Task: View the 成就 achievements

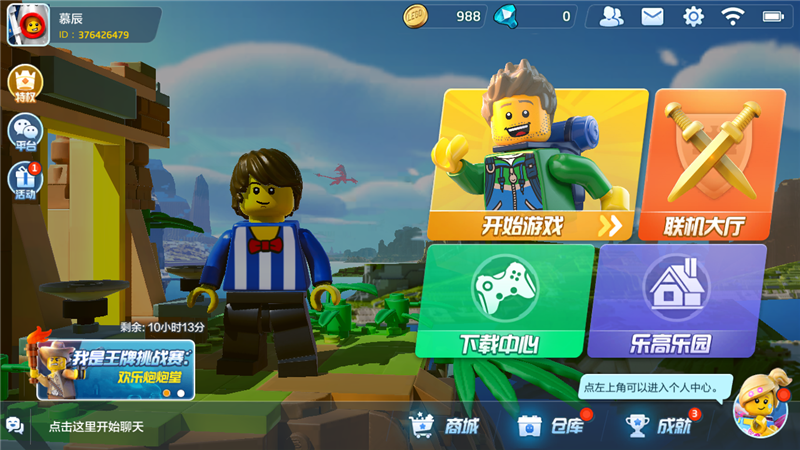Action: point(659,426)
